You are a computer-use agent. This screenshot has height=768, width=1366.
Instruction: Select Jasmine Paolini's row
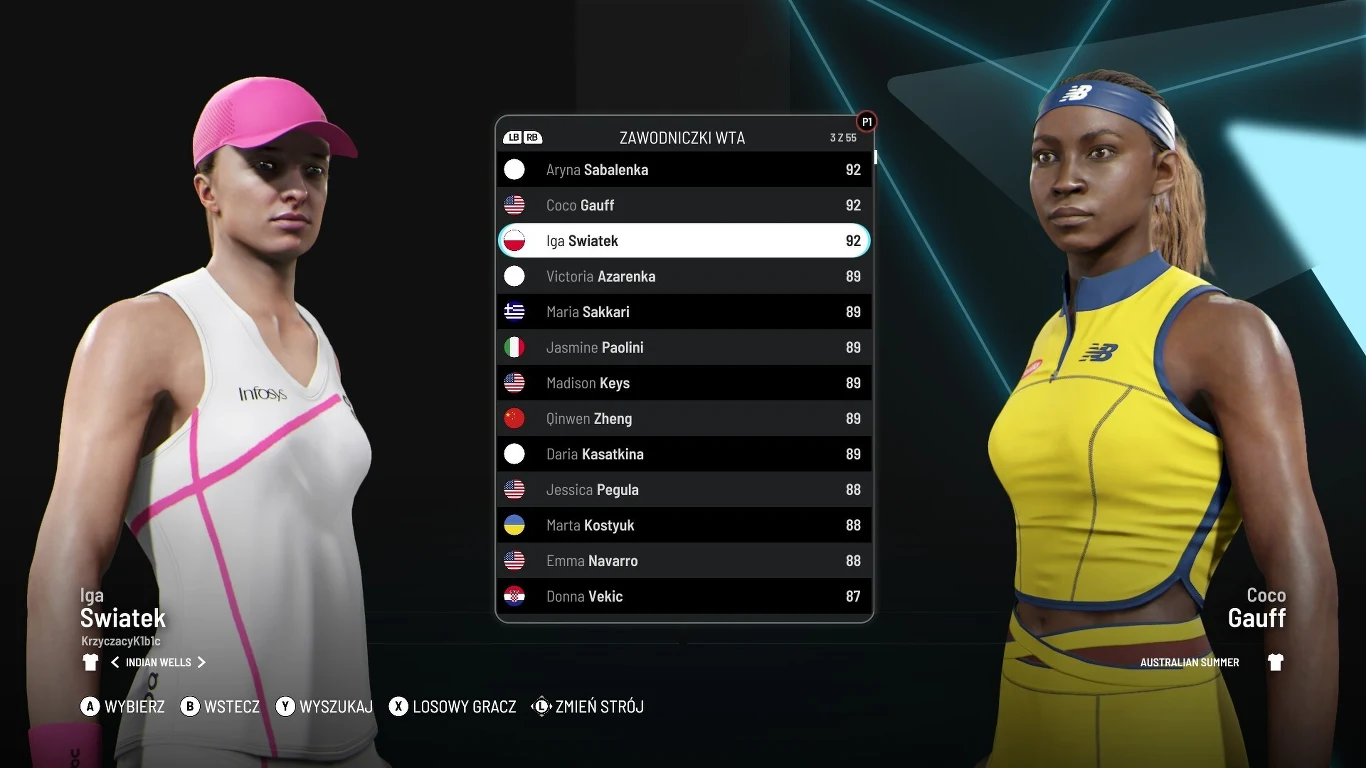684,347
